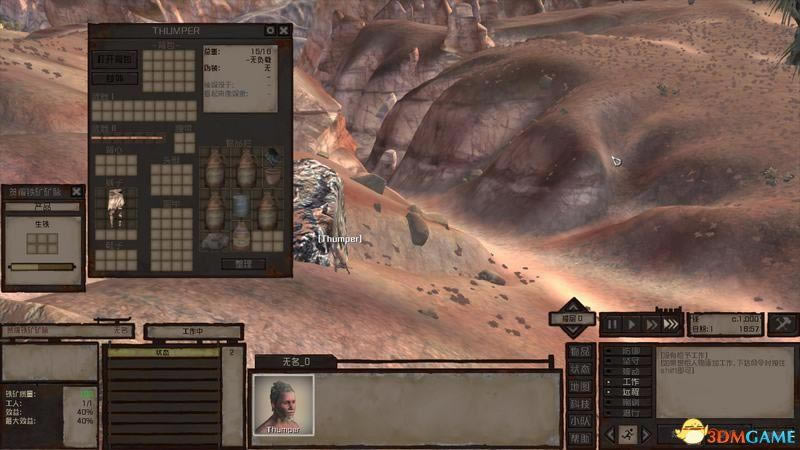Image resolution: width=800 pixels, height=450 pixels.
Task: Open the build mode hammer button
Action: (x=782, y=324)
